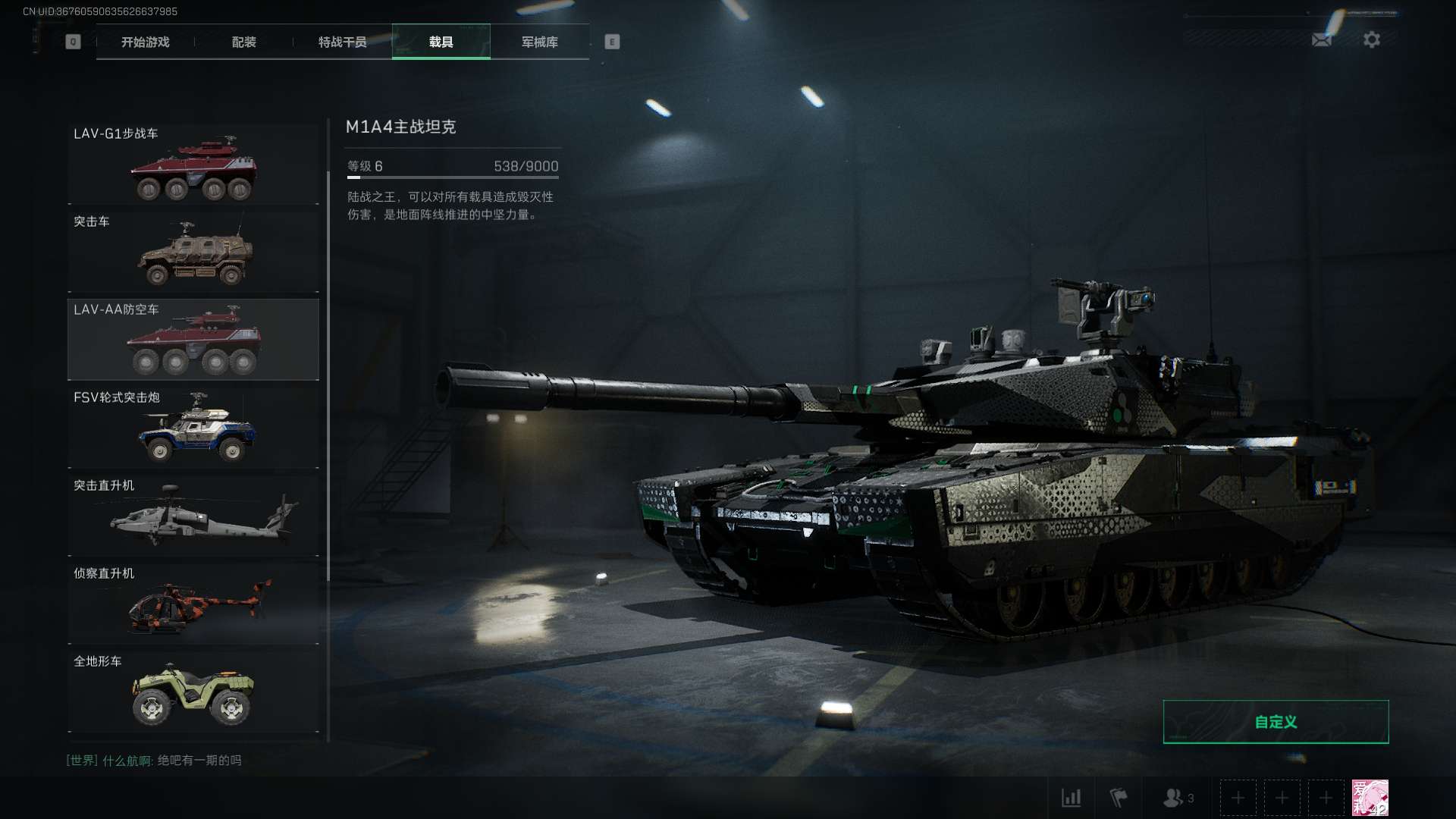The image size is (1456, 819).
Task: Choose the 突击直升机 attack helicopter
Action: (x=193, y=516)
